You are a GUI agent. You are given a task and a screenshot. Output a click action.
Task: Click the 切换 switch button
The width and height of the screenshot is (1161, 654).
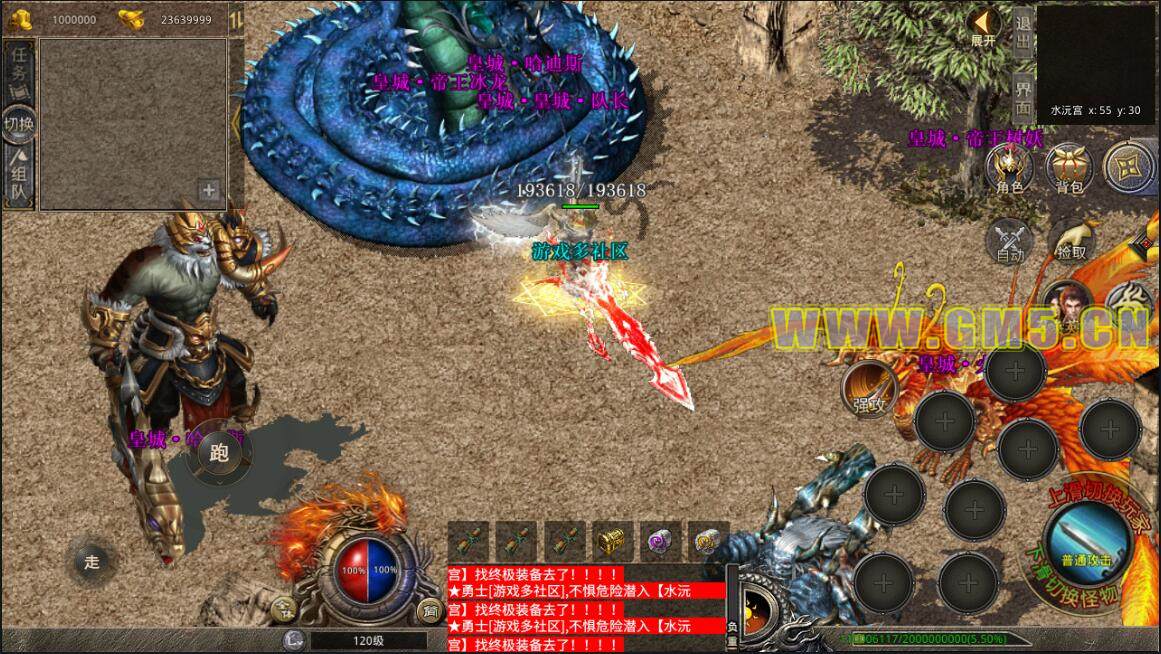19,124
